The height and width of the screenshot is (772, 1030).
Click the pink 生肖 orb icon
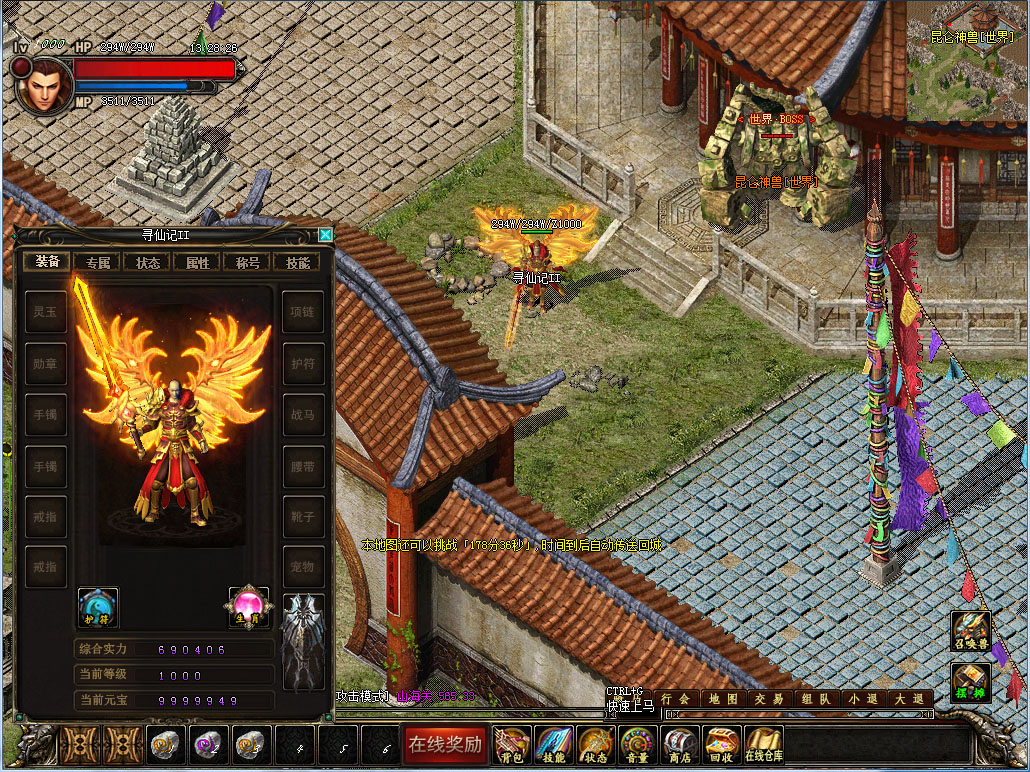coord(248,607)
